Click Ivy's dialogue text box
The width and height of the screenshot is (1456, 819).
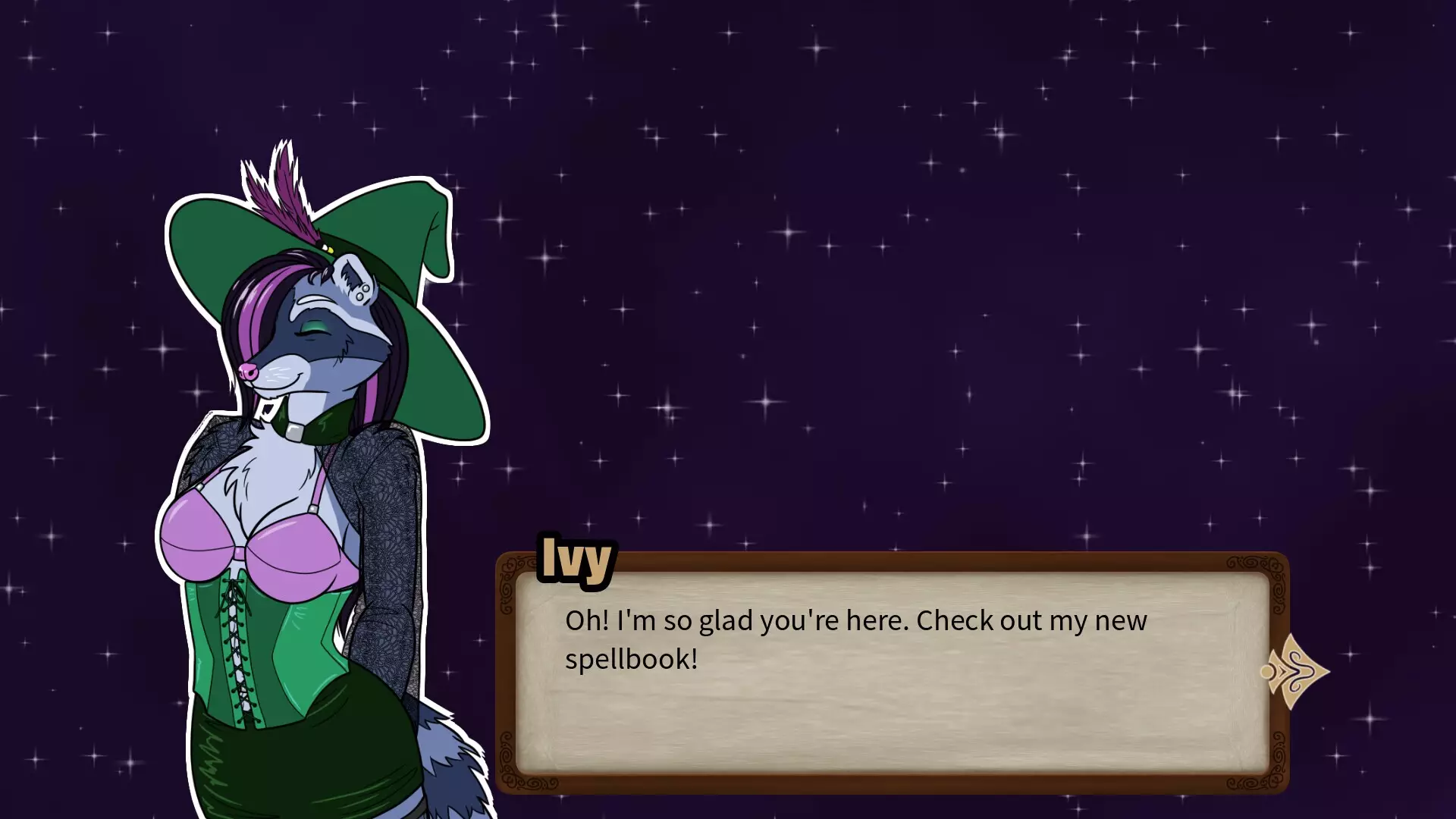coord(891,673)
